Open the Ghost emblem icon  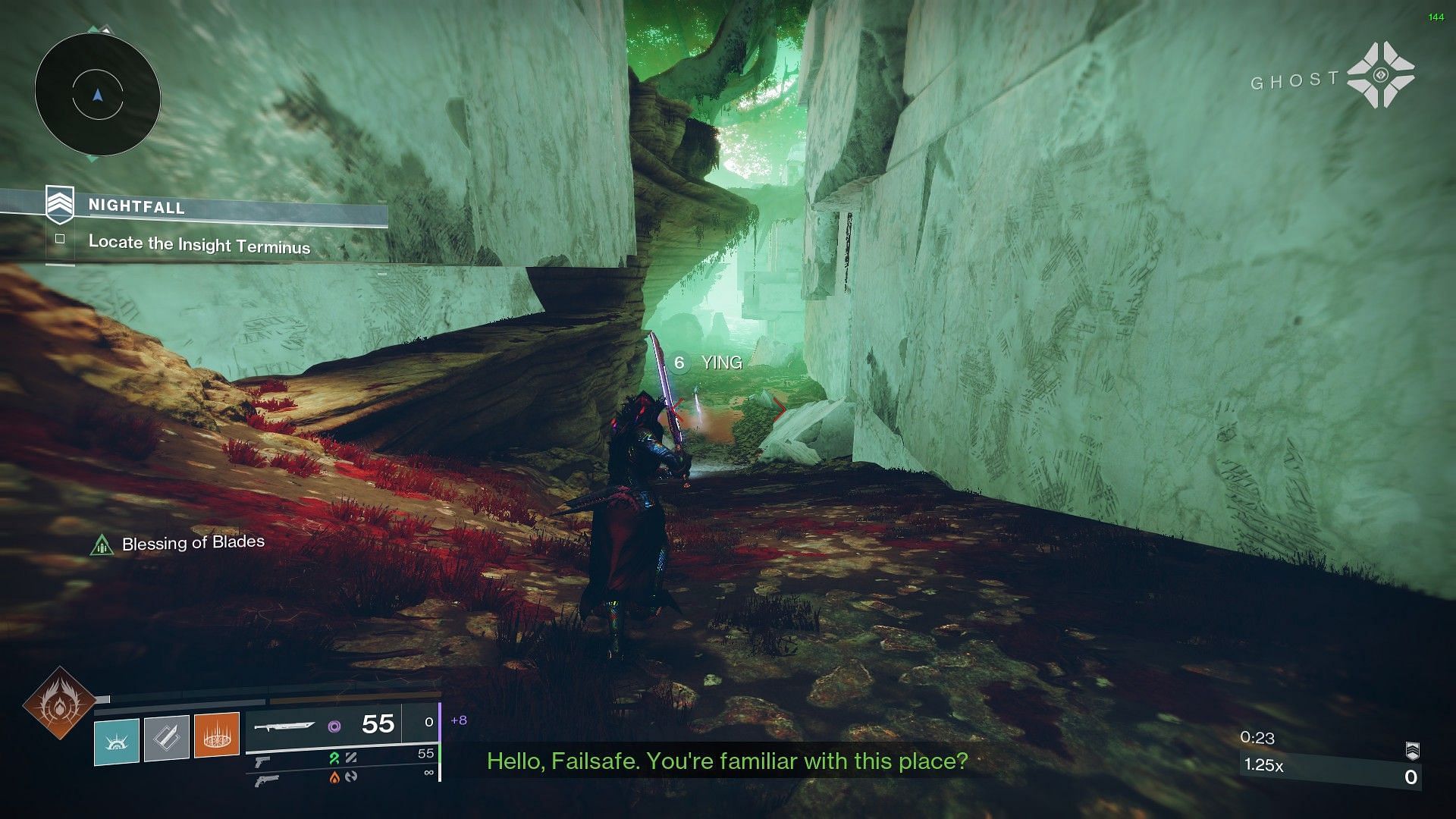(x=1381, y=75)
